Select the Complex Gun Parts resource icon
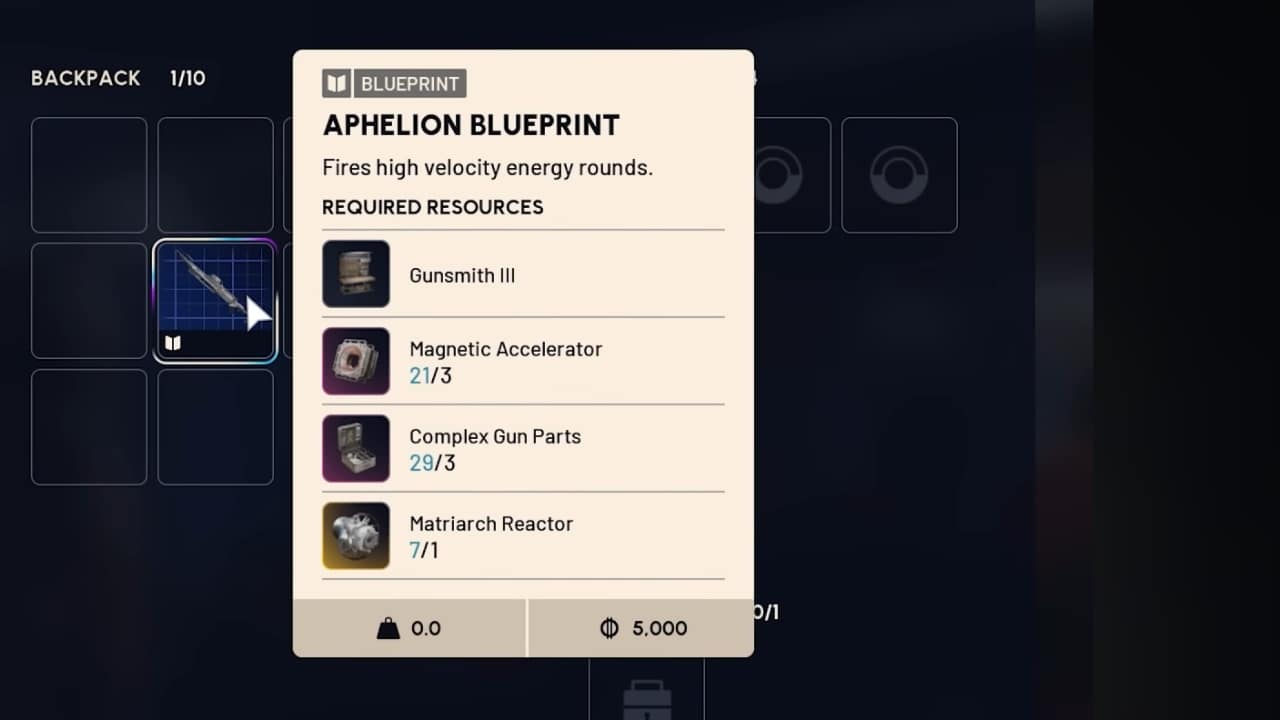Viewport: 1280px width, 720px height. (356, 448)
